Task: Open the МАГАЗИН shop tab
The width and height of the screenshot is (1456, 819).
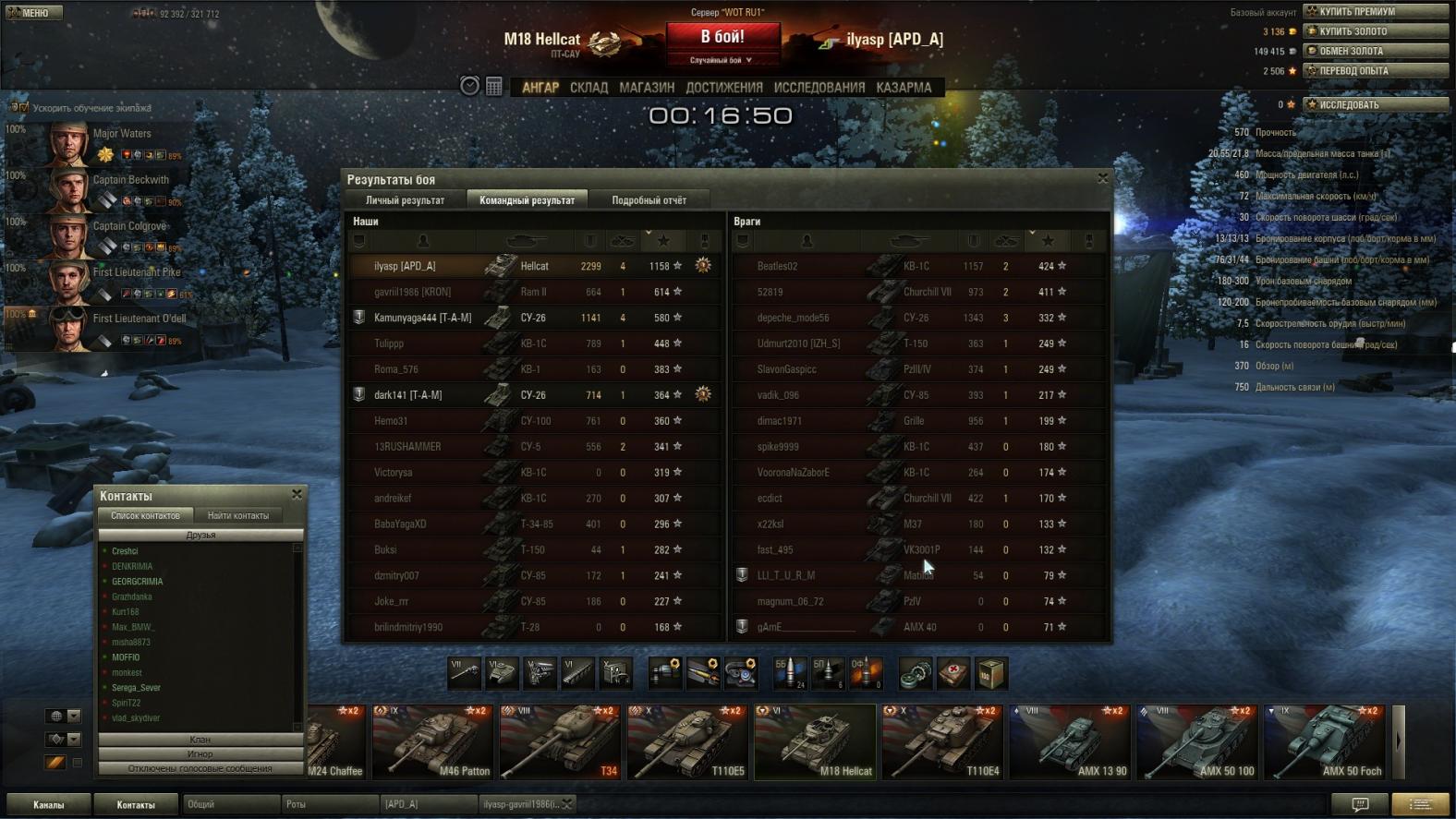Action: (647, 88)
